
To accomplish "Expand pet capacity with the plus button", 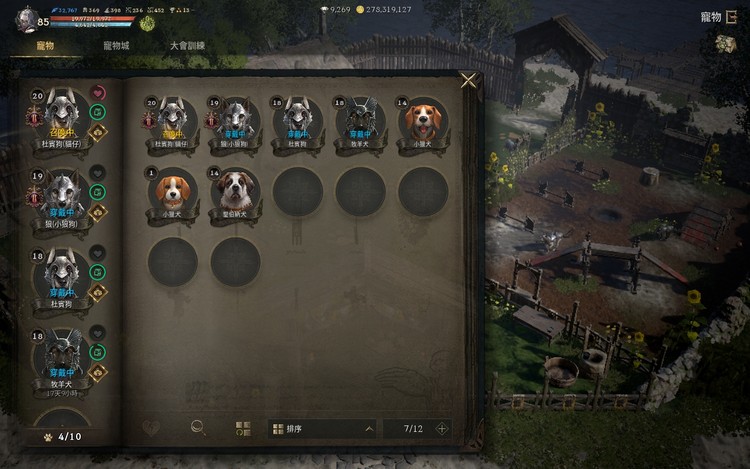I will [x=441, y=429].
